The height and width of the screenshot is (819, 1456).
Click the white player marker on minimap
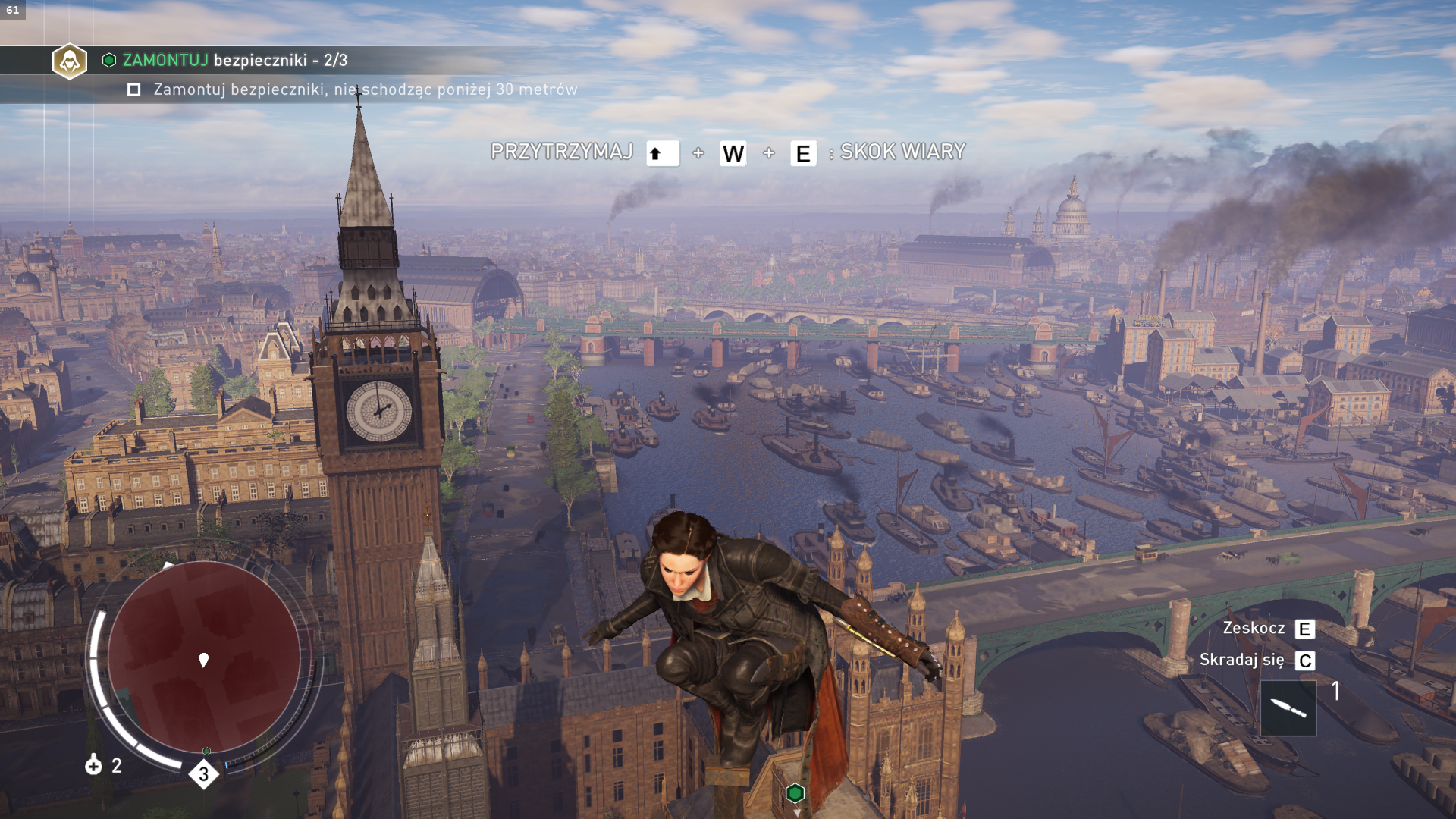[x=203, y=660]
